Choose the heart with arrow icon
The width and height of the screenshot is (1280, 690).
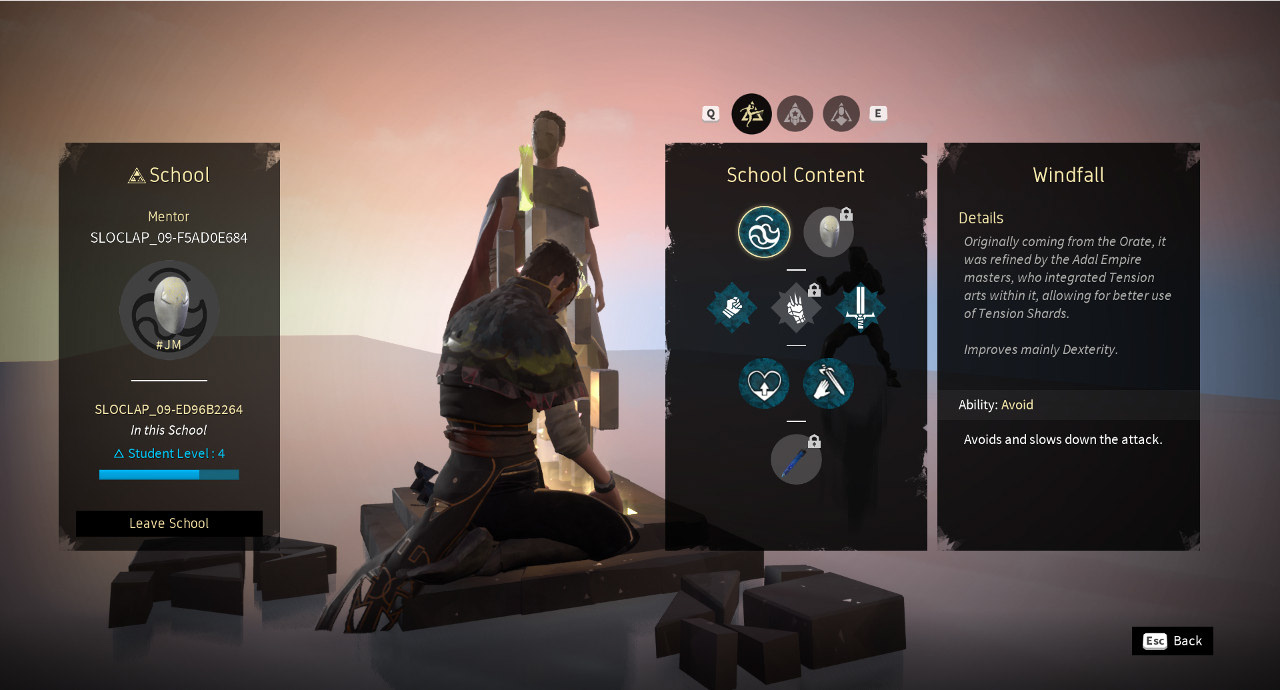764,384
